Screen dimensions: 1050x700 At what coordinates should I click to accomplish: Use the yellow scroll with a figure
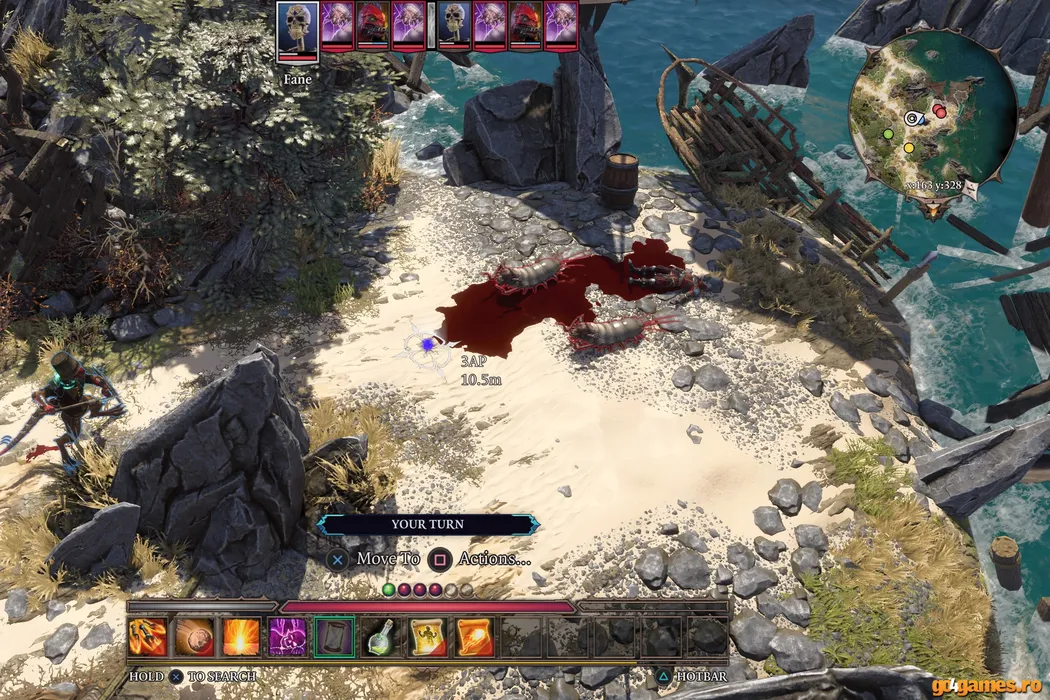click(x=427, y=637)
